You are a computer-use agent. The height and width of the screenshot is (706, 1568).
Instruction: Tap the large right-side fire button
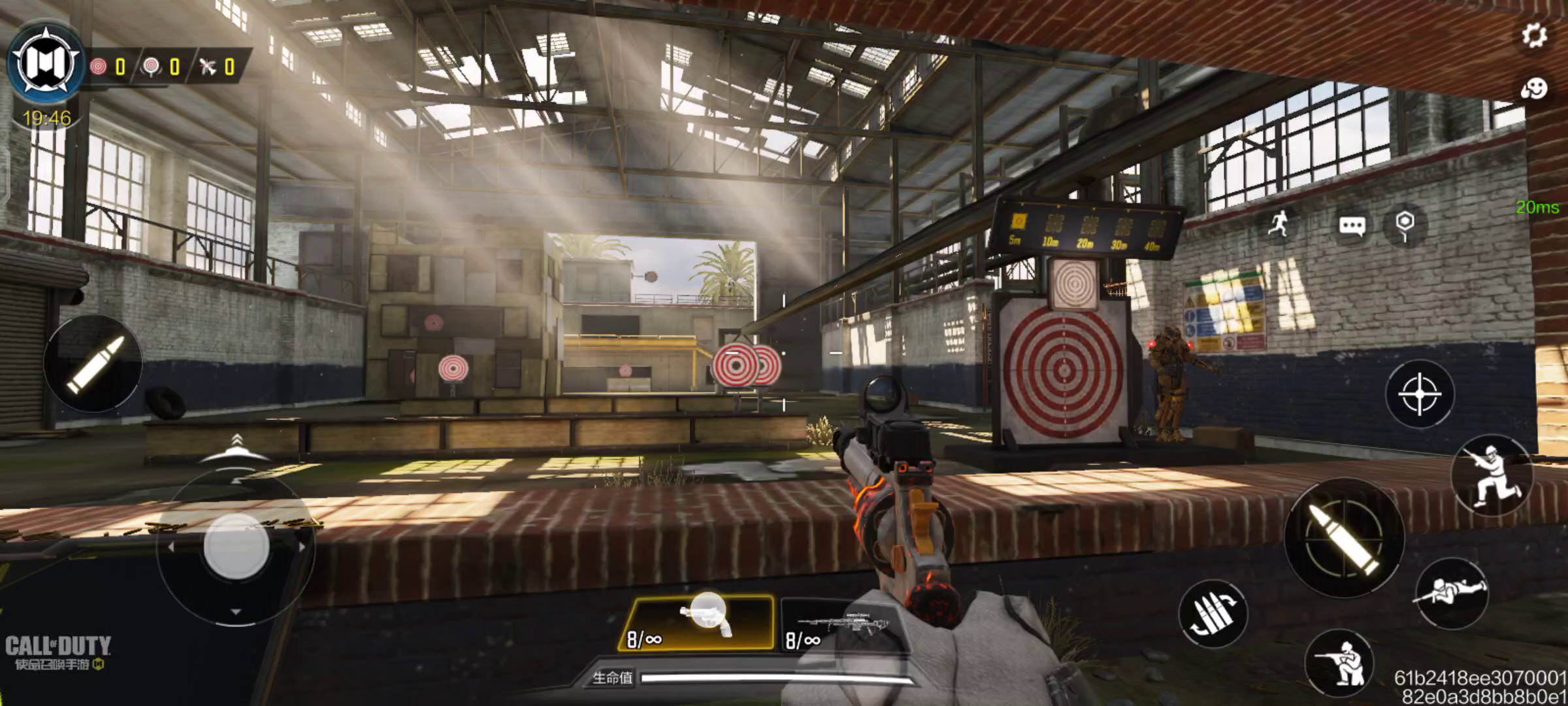click(1343, 537)
